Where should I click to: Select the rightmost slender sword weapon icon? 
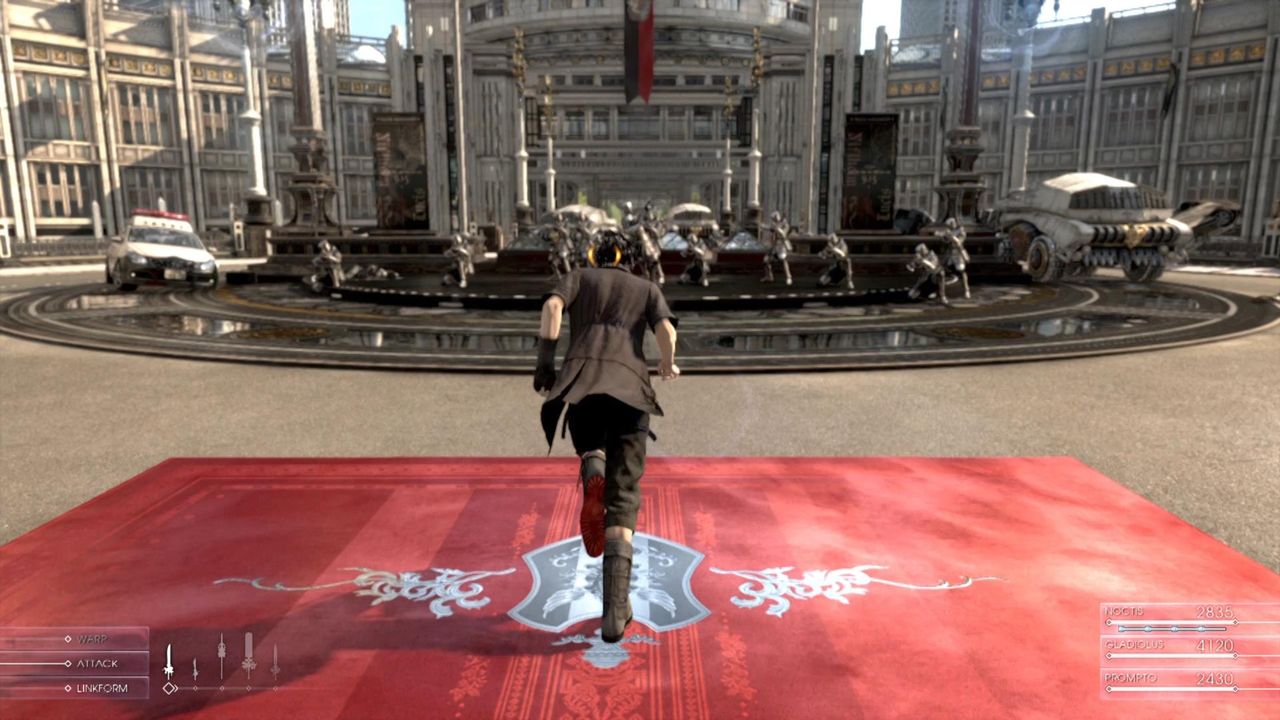[x=276, y=662]
